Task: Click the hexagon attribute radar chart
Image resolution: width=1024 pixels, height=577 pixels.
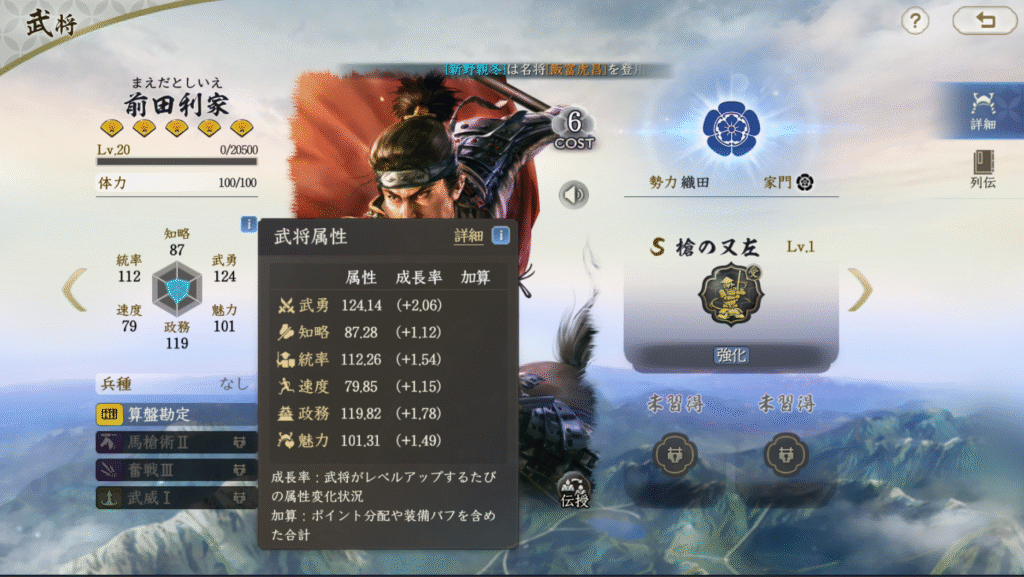Action: (x=176, y=290)
